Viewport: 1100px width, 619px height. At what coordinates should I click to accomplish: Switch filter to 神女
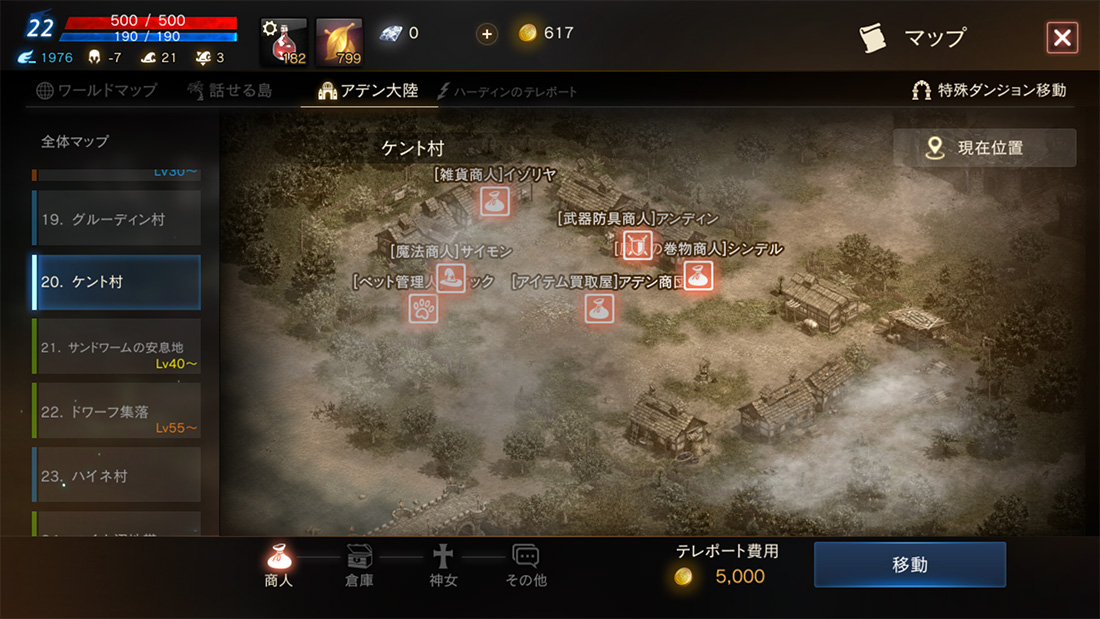point(442,566)
